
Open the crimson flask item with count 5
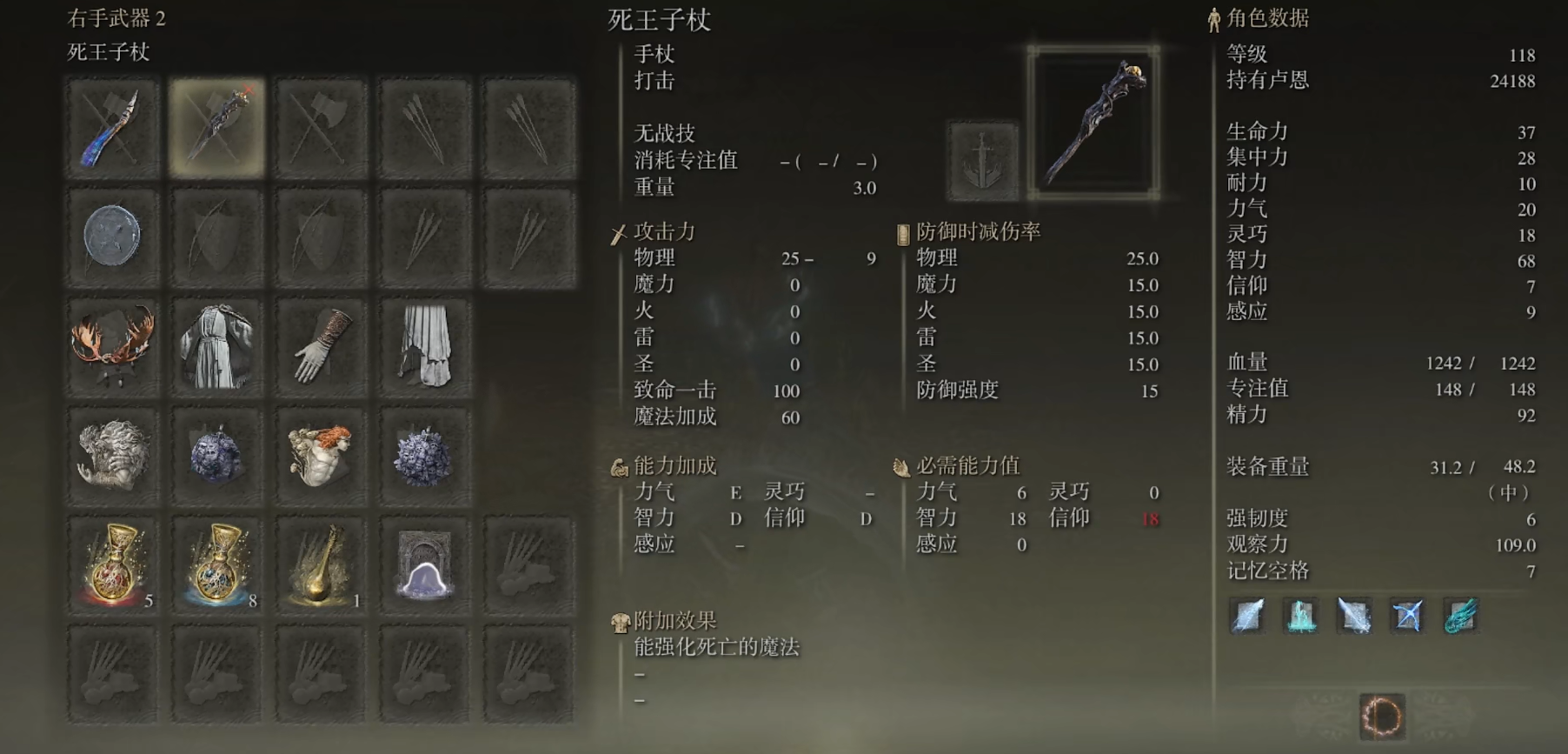pyautogui.click(x=111, y=565)
